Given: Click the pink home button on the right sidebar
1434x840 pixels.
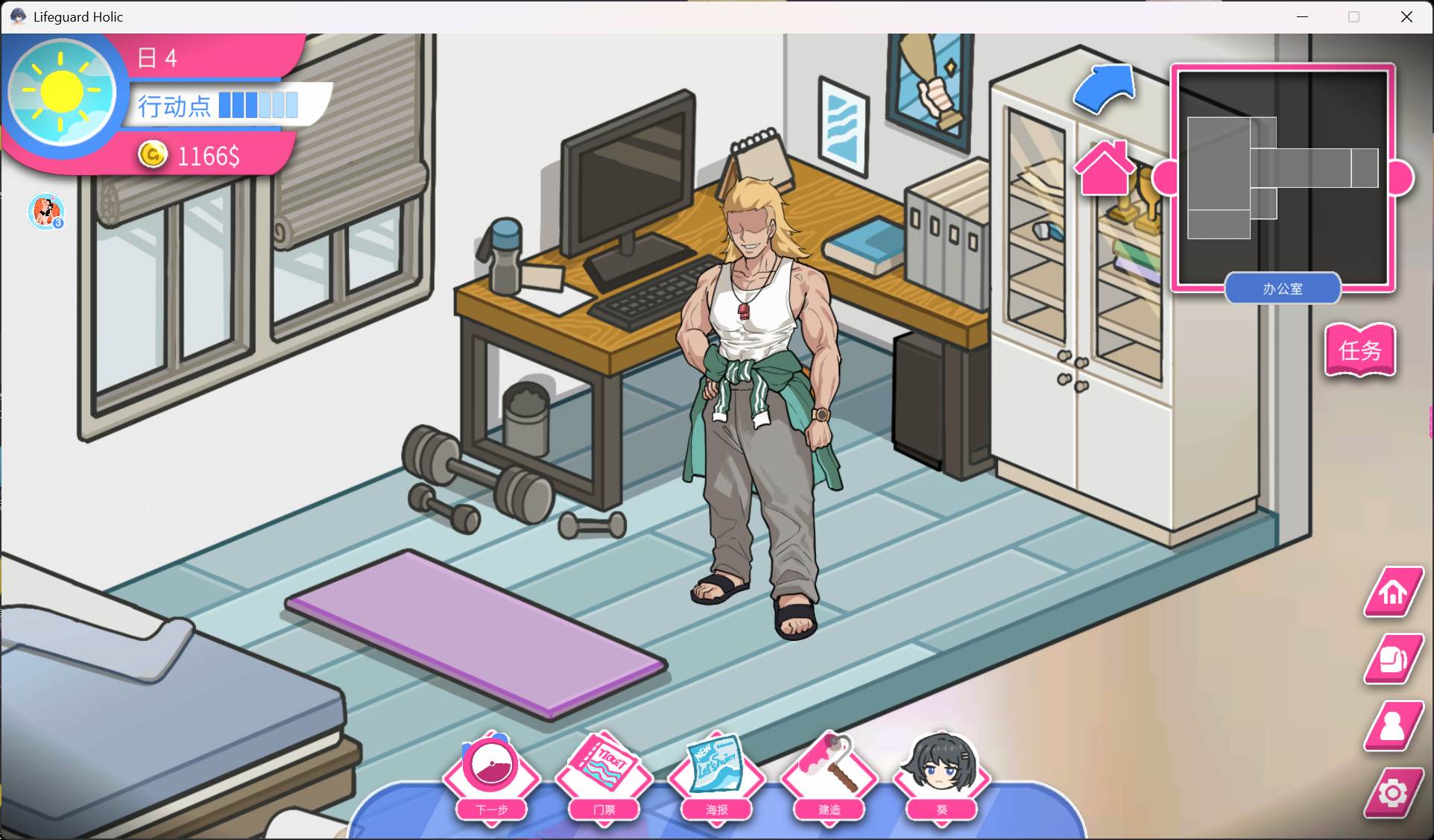Looking at the screenshot, I should pos(1392,593).
